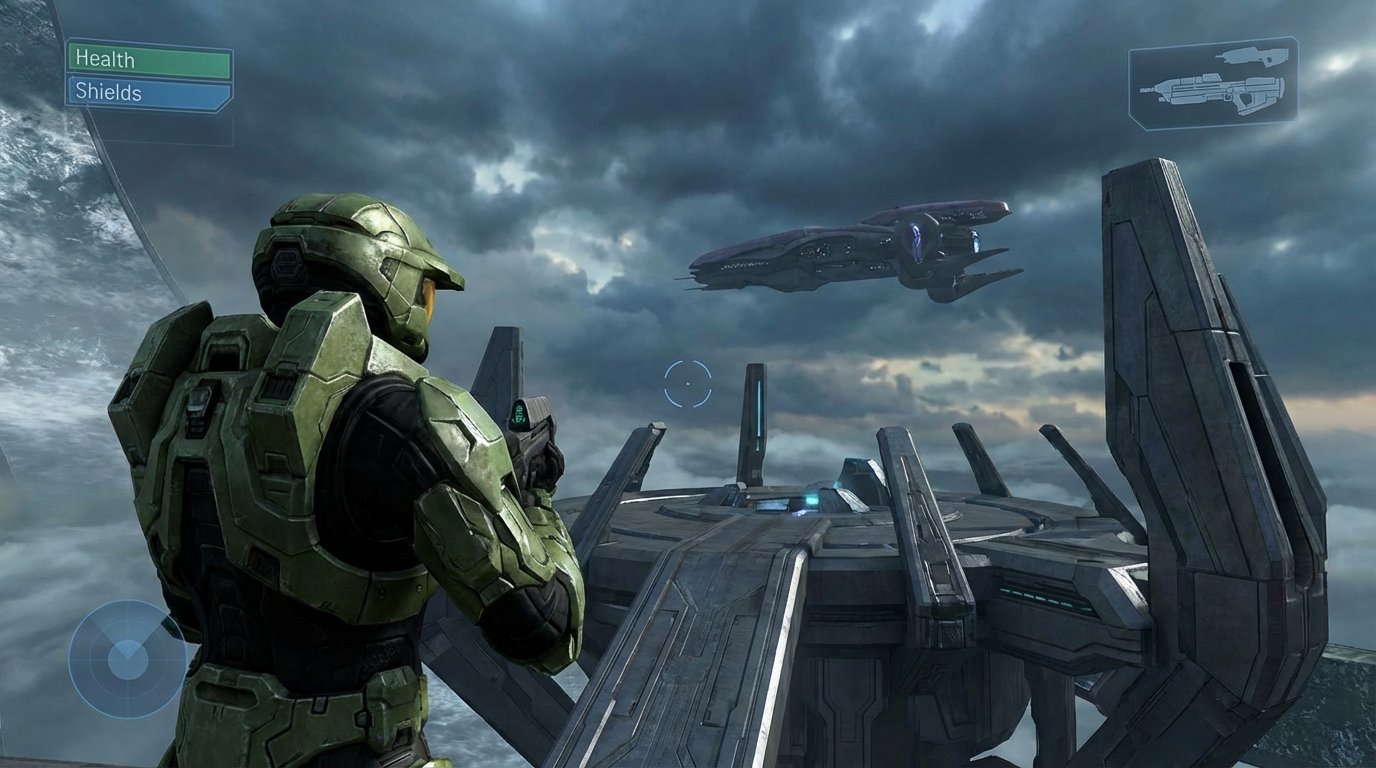The height and width of the screenshot is (768, 1376).
Task: Select the Health label
Action: click(103, 60)
